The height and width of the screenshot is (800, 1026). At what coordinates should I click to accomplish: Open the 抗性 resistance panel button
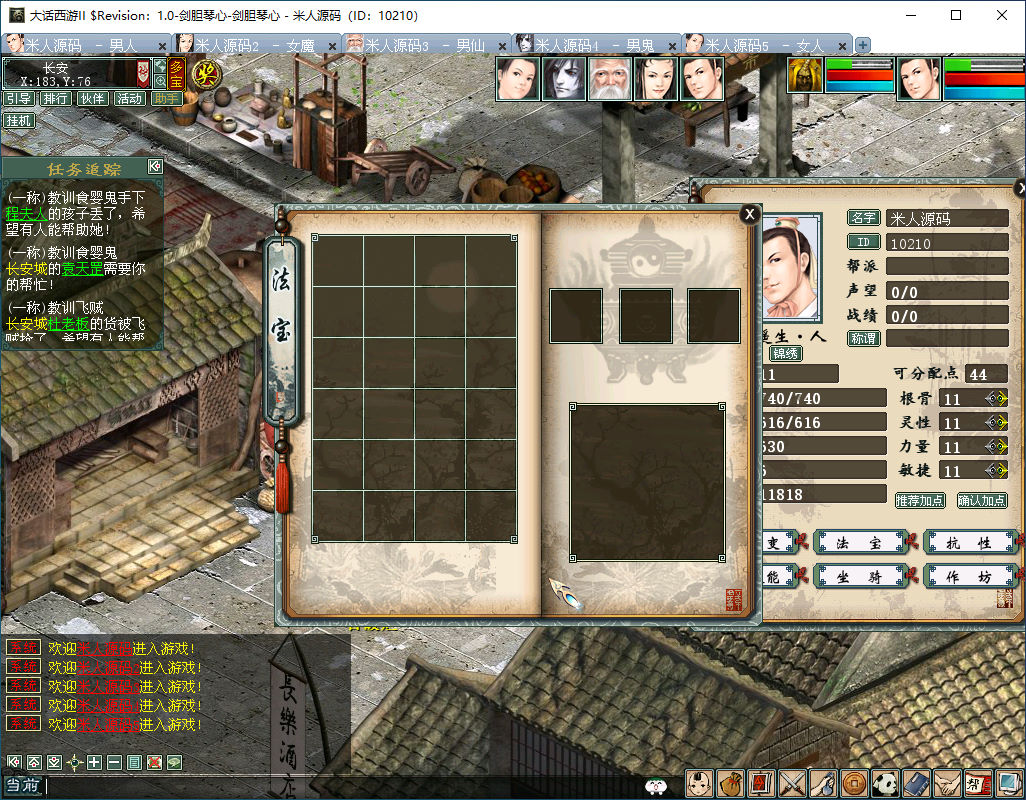coord(968,543)
